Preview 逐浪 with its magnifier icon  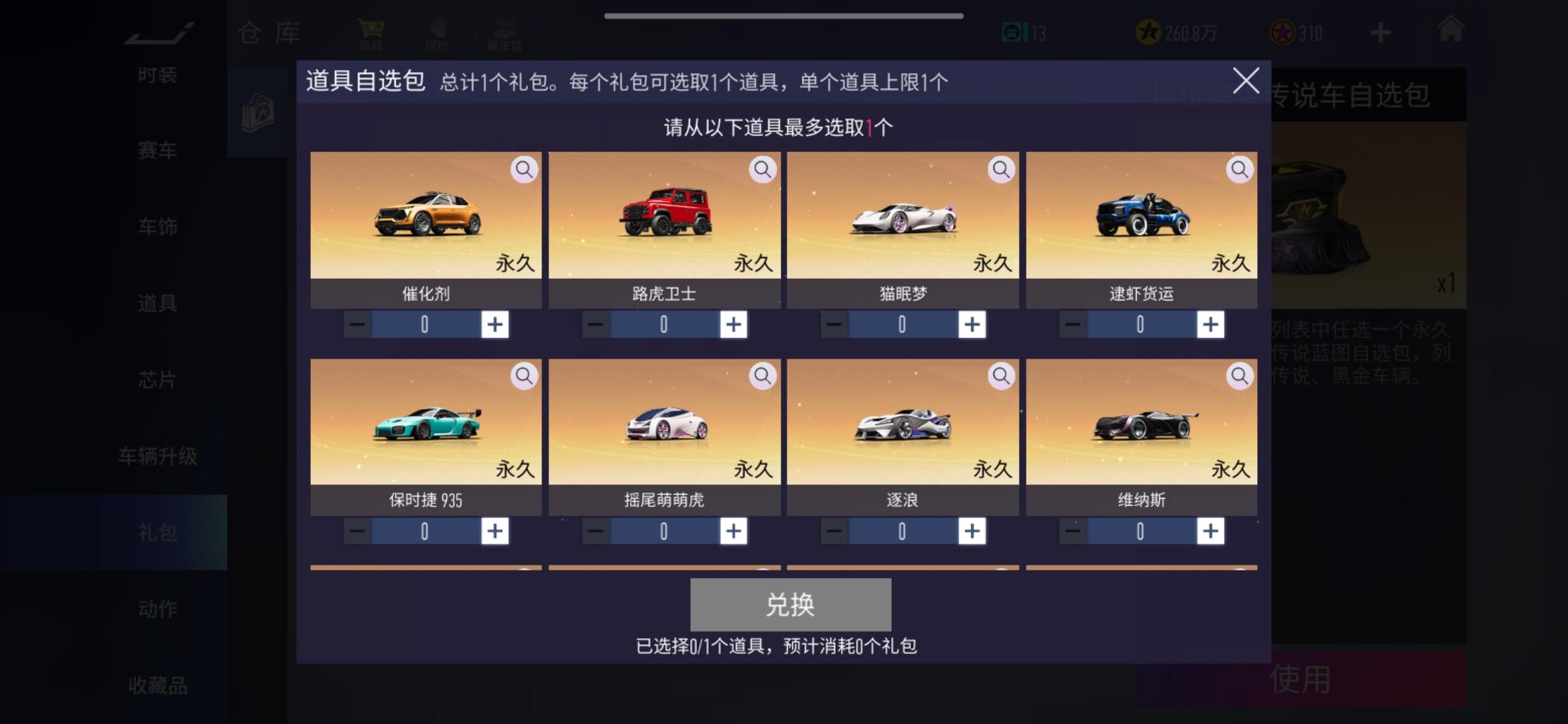tap(1000, 375)
